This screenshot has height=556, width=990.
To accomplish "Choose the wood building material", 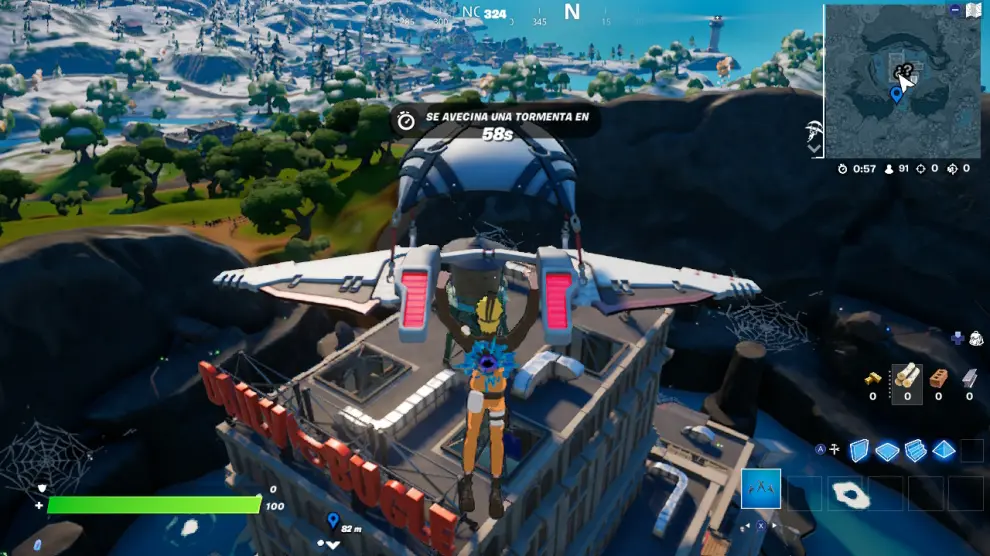I will [906, 376].
